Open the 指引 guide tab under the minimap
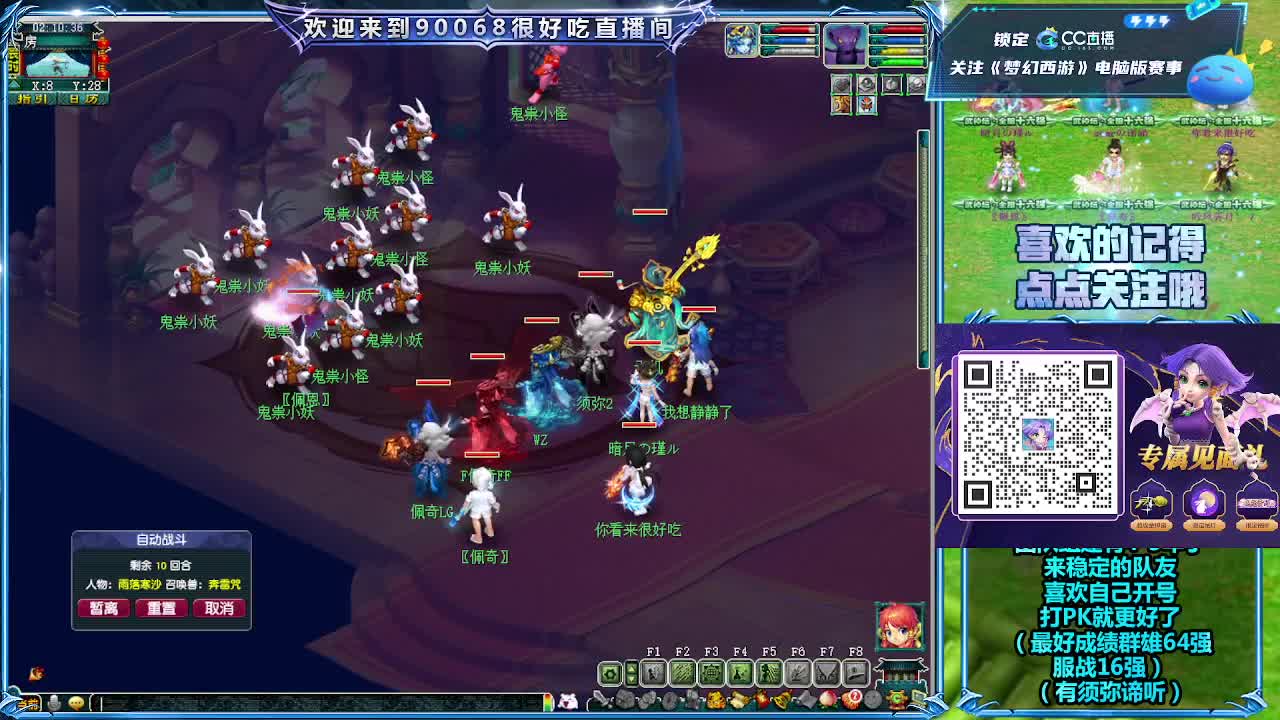Viewport: 1280px width, 720px height. click(32, 97)
